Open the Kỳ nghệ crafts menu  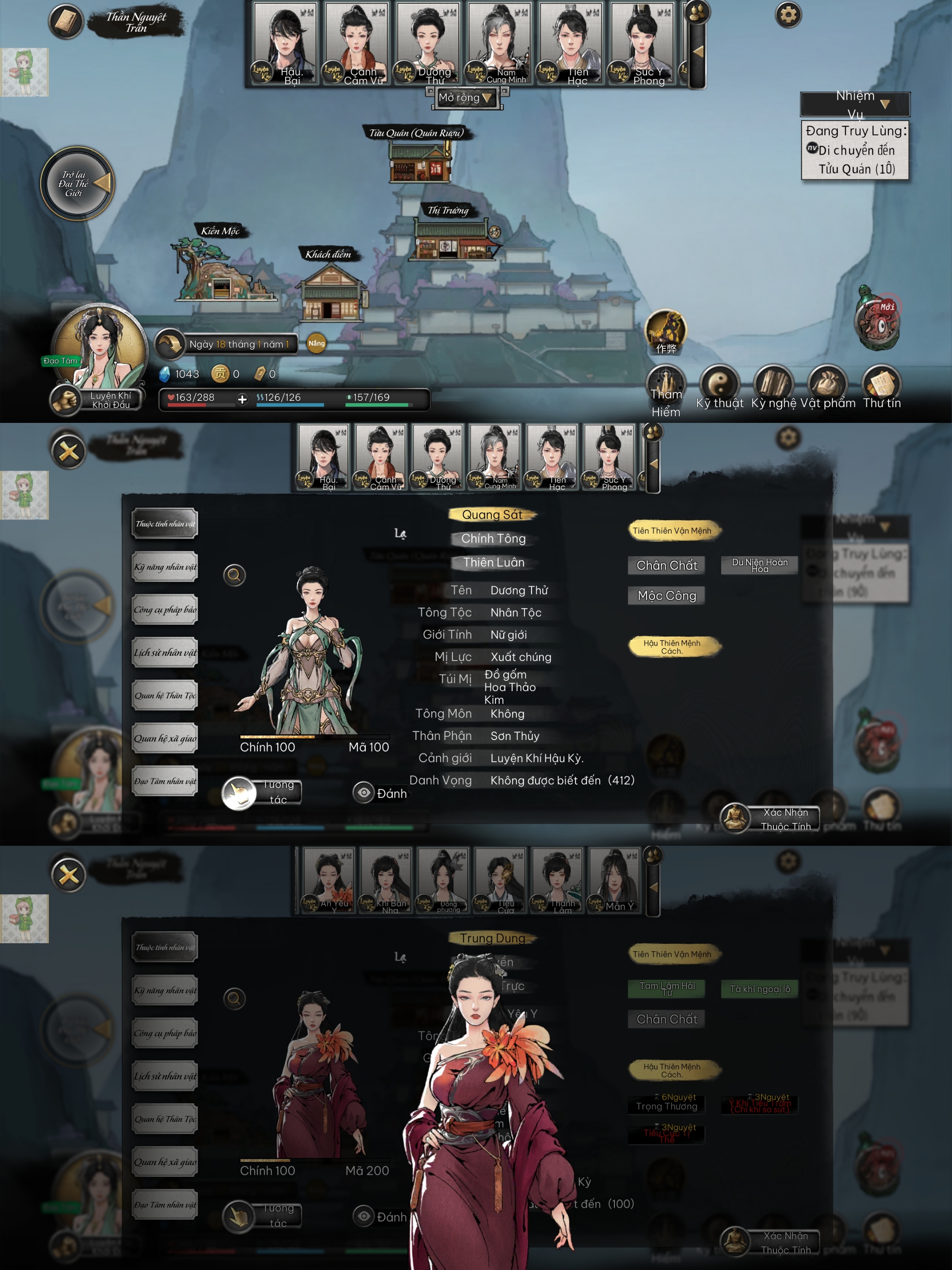(x=773, y=384)
